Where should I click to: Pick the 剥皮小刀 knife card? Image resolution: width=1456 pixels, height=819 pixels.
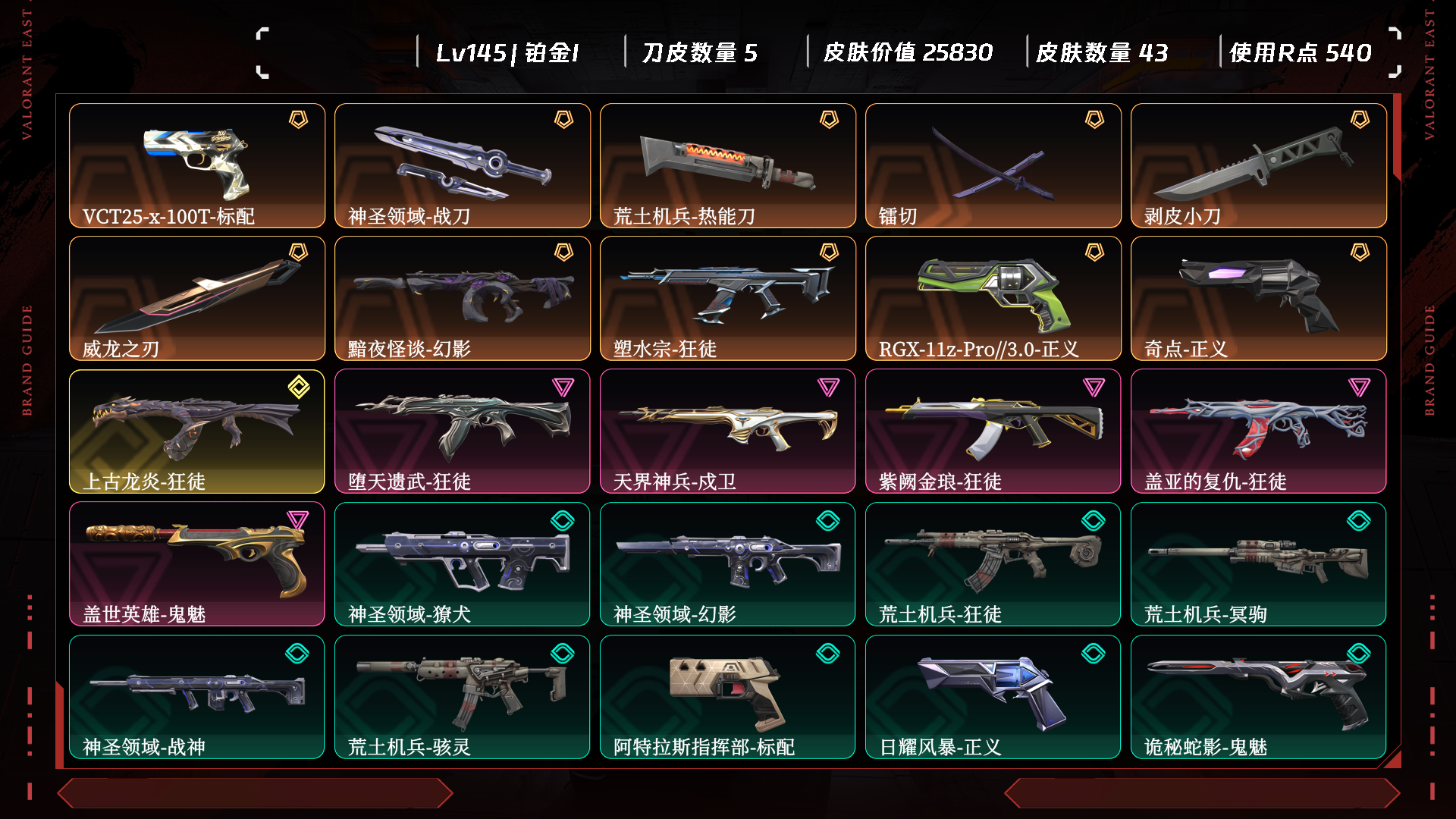pyautogui.click(x=1259, y=165)
